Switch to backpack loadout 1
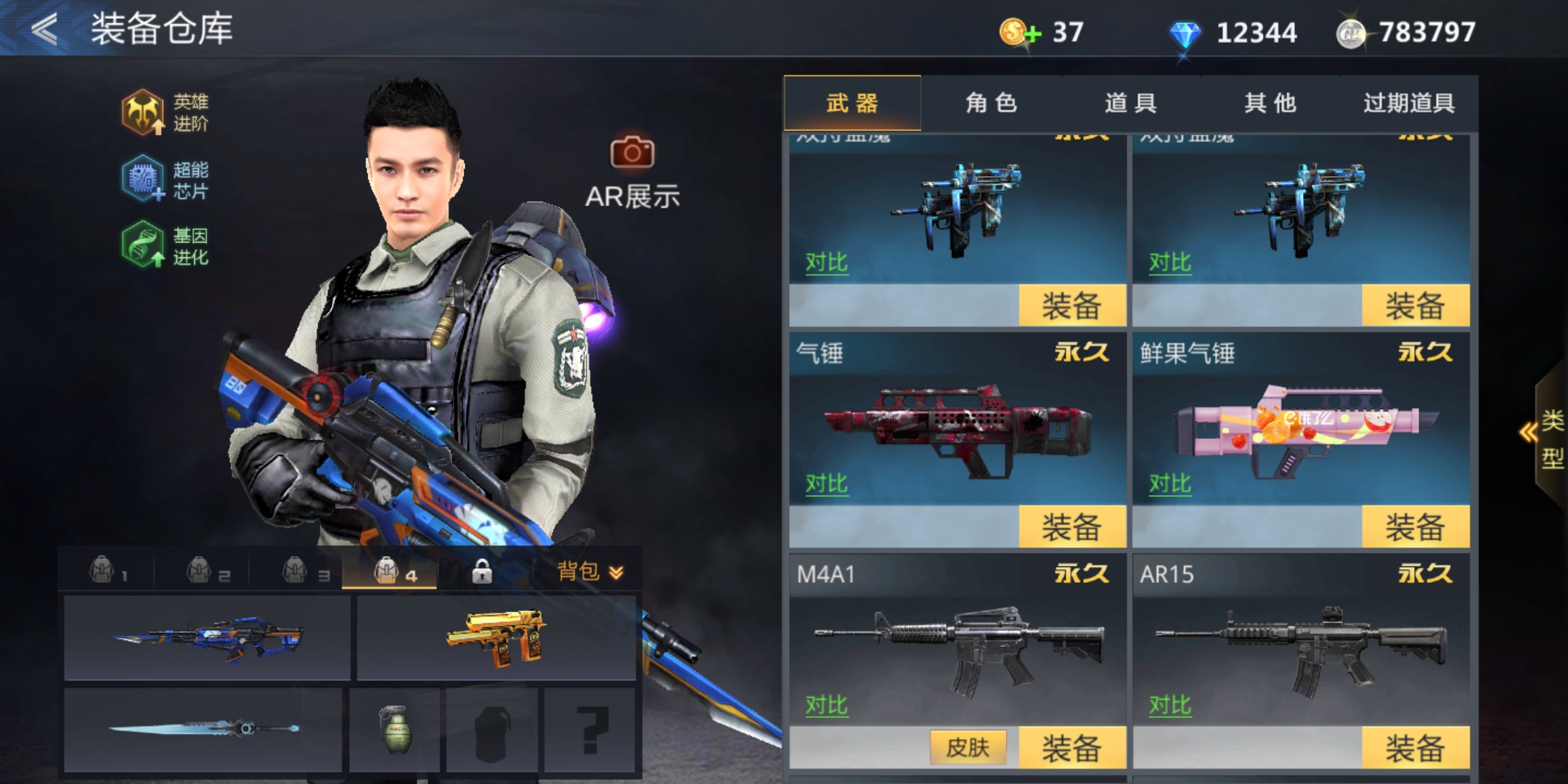The height and width of the screenshot is (784, 1568). tap(107, 571)
